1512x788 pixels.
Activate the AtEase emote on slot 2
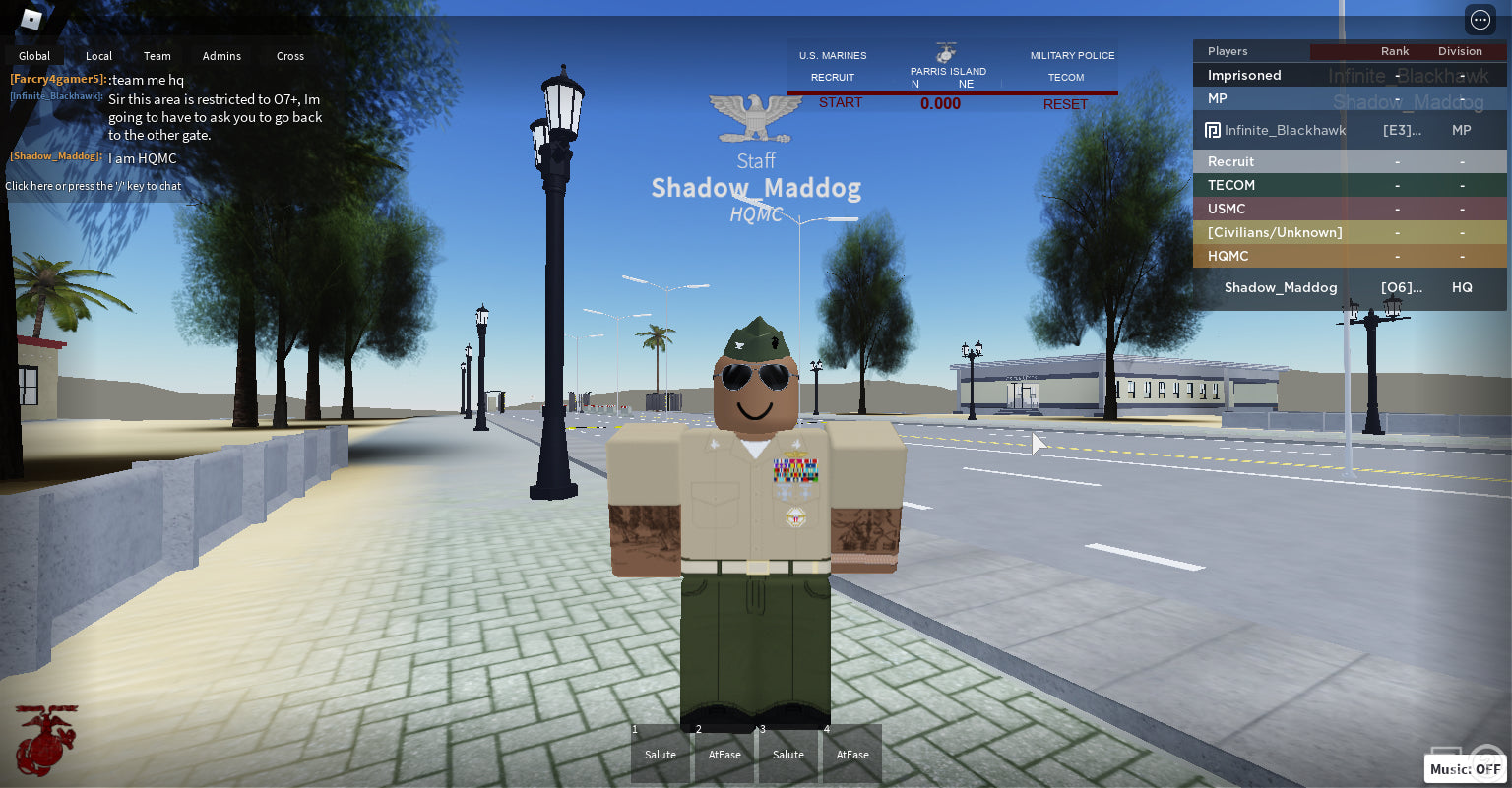coord(724,754)
